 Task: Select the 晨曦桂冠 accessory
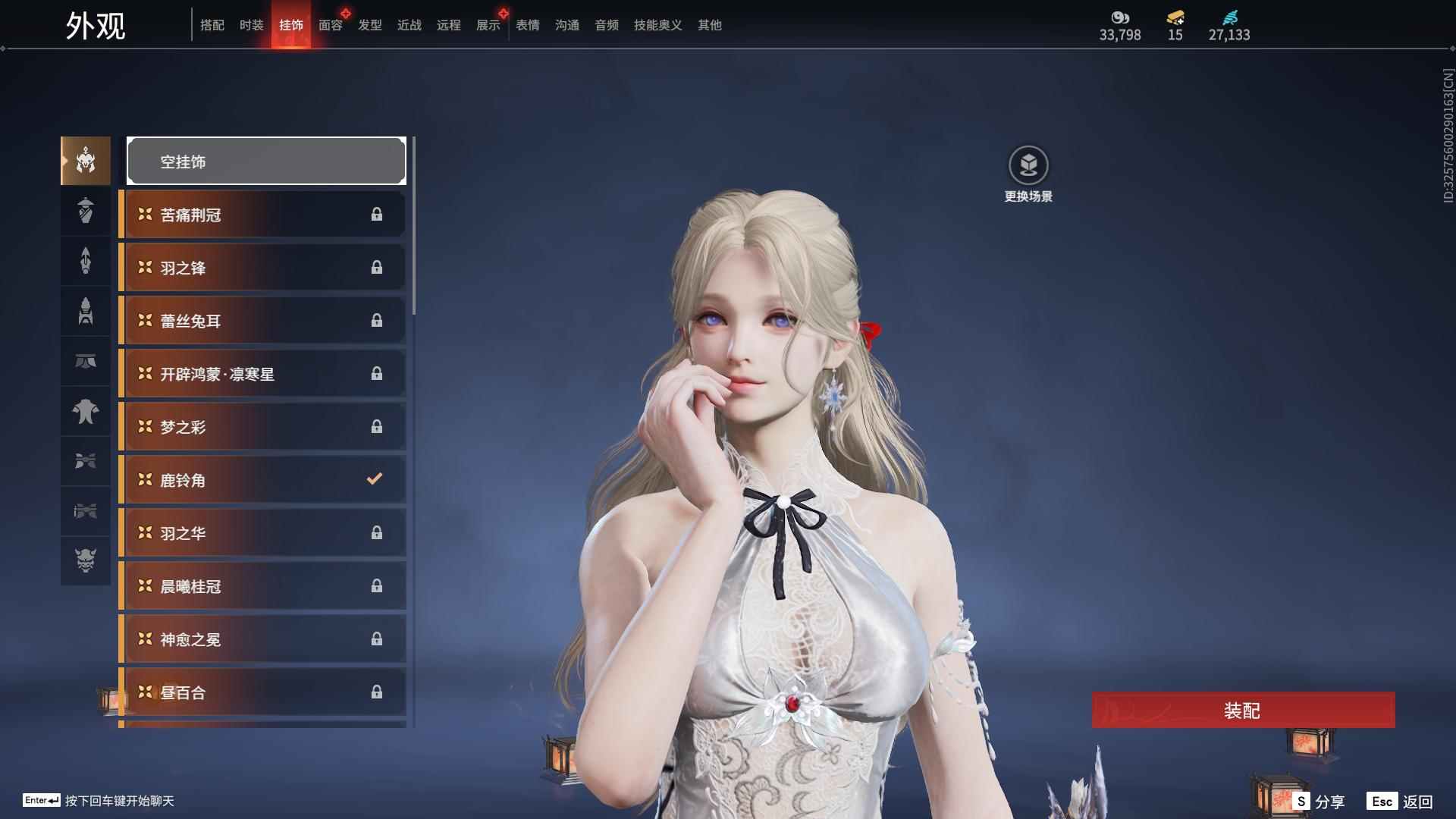(x=262, y=586)
